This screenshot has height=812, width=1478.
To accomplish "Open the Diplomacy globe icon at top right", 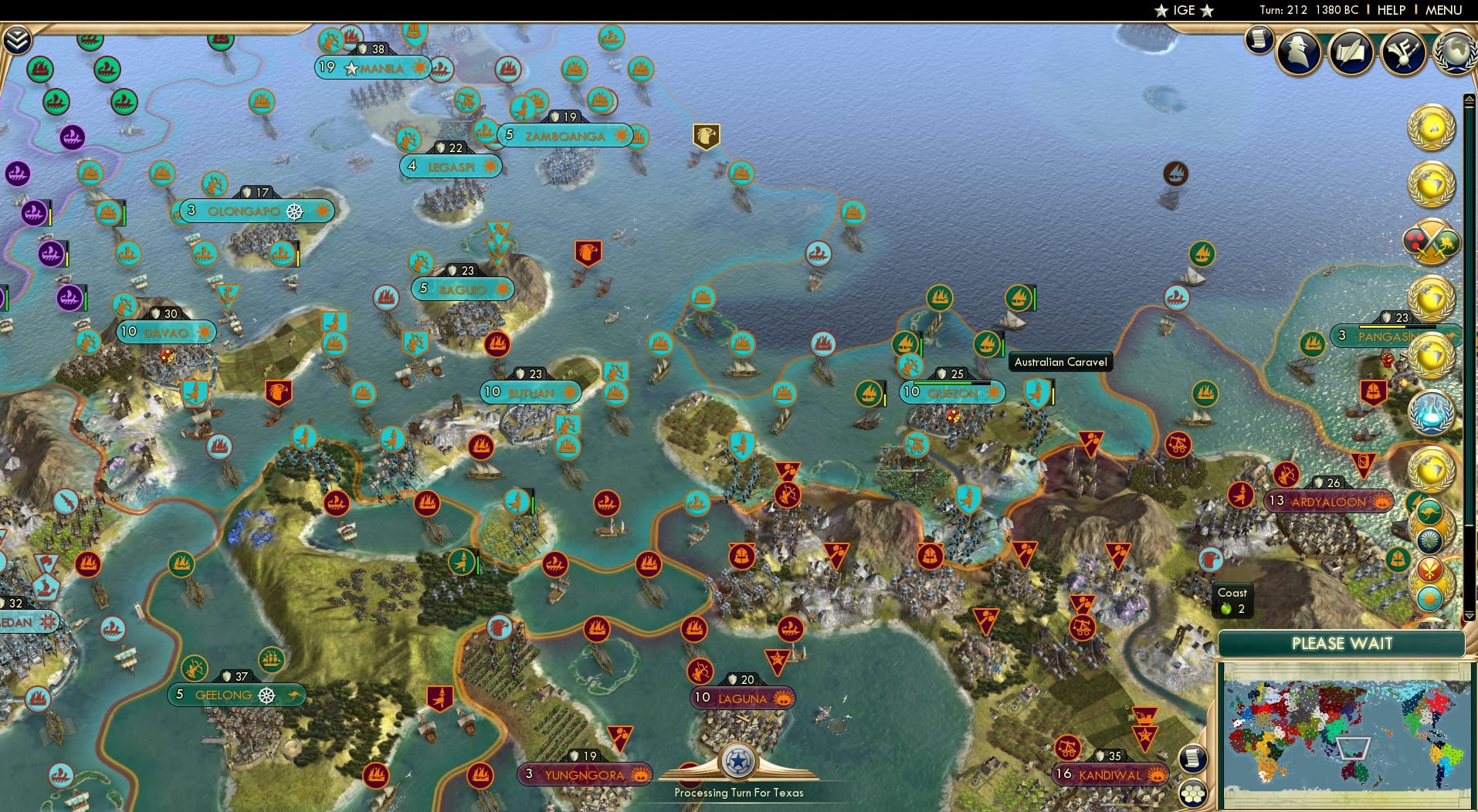I will [x=1455, y=52].
